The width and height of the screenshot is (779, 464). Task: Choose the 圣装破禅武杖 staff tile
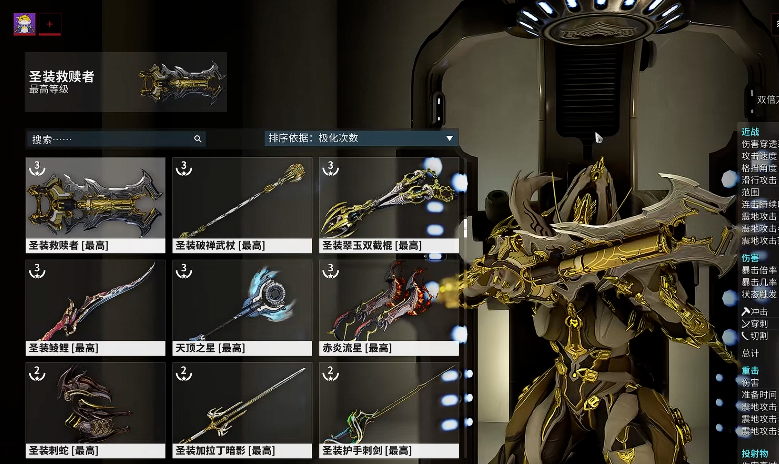tap(243, 204)
